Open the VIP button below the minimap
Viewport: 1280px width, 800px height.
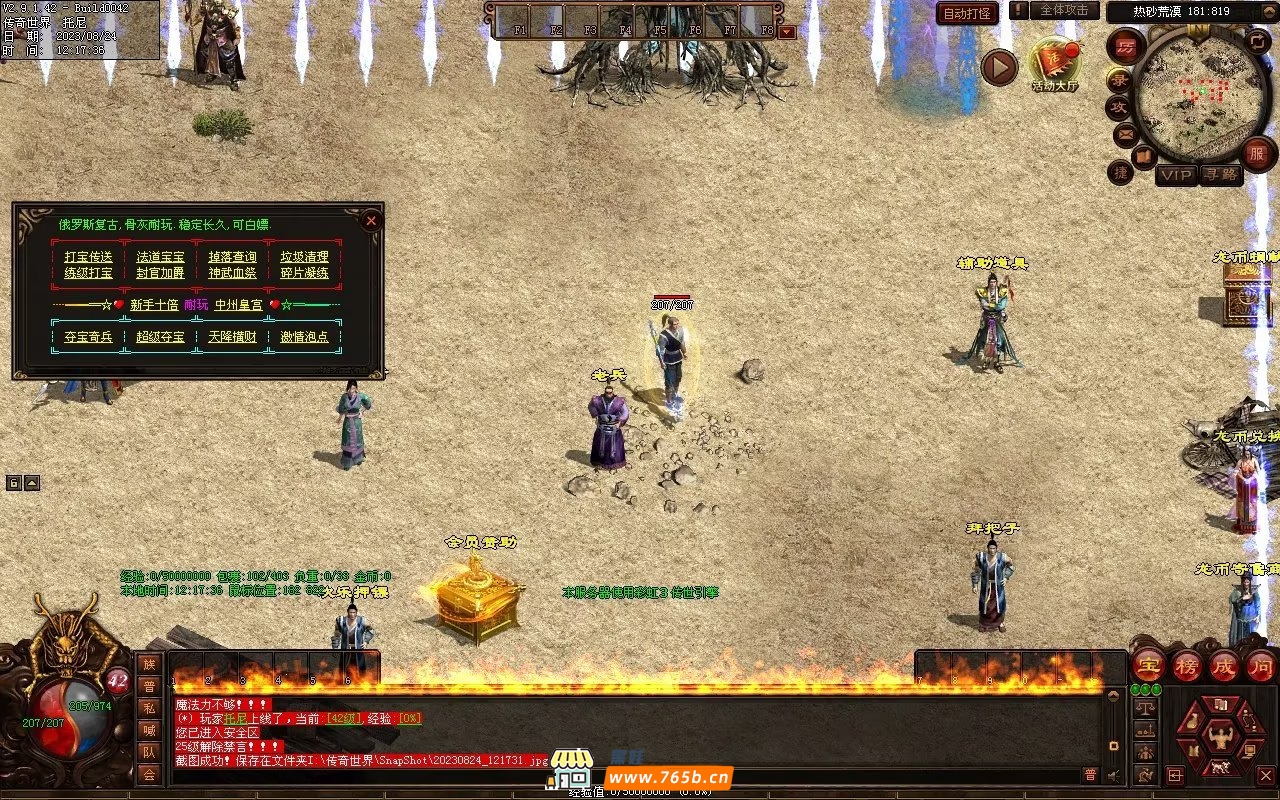[x=1176, y=176]
